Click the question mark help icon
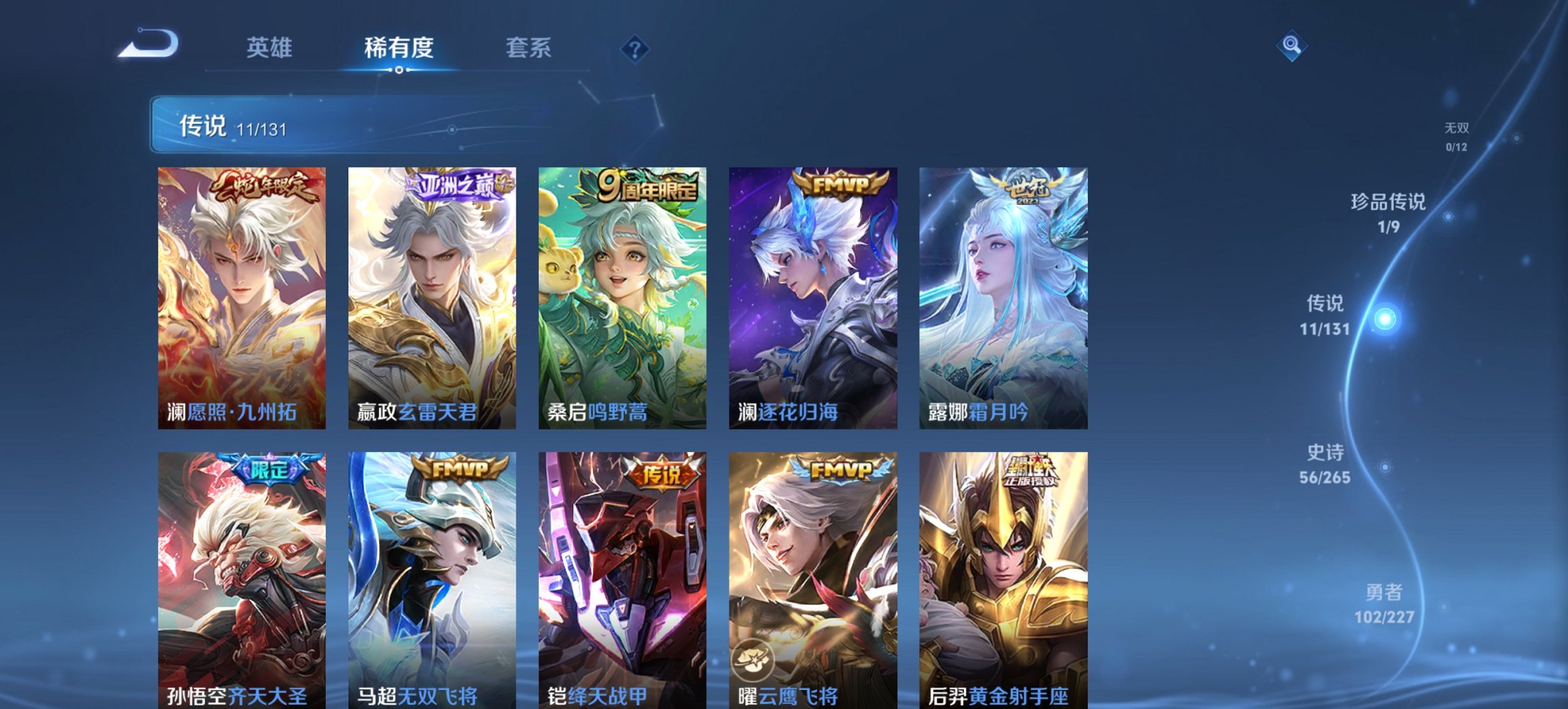1568x709 pixels. tap(634, 46)
